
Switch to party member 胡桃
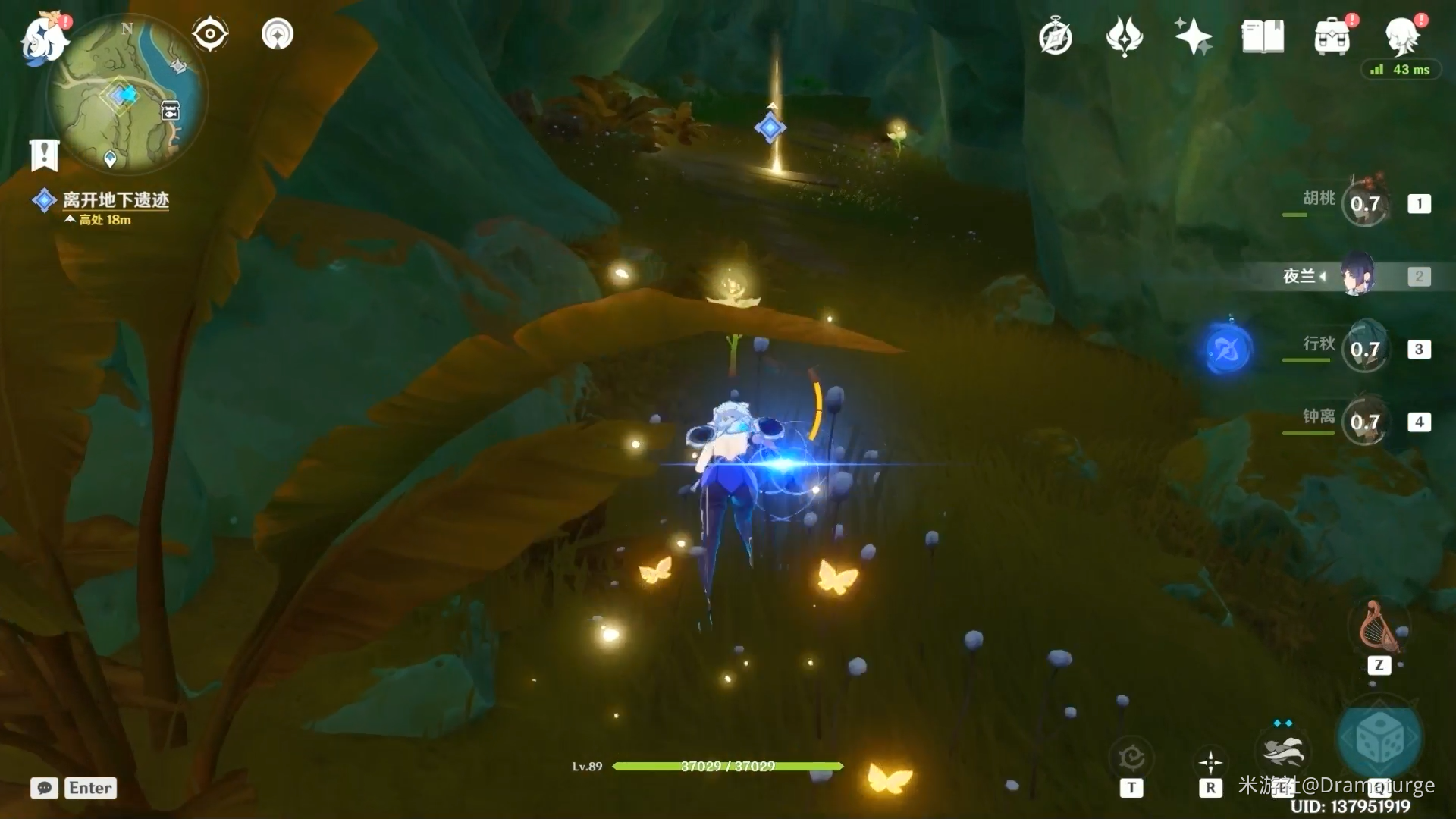pyautogui.click(x=1364, y=203)
